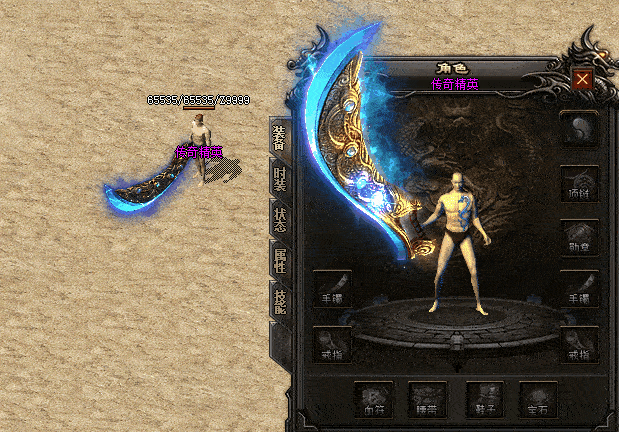Click the right-hand 戒指 ring slot
This screenshot has width=619, height=432.
(x=579, y=343)
